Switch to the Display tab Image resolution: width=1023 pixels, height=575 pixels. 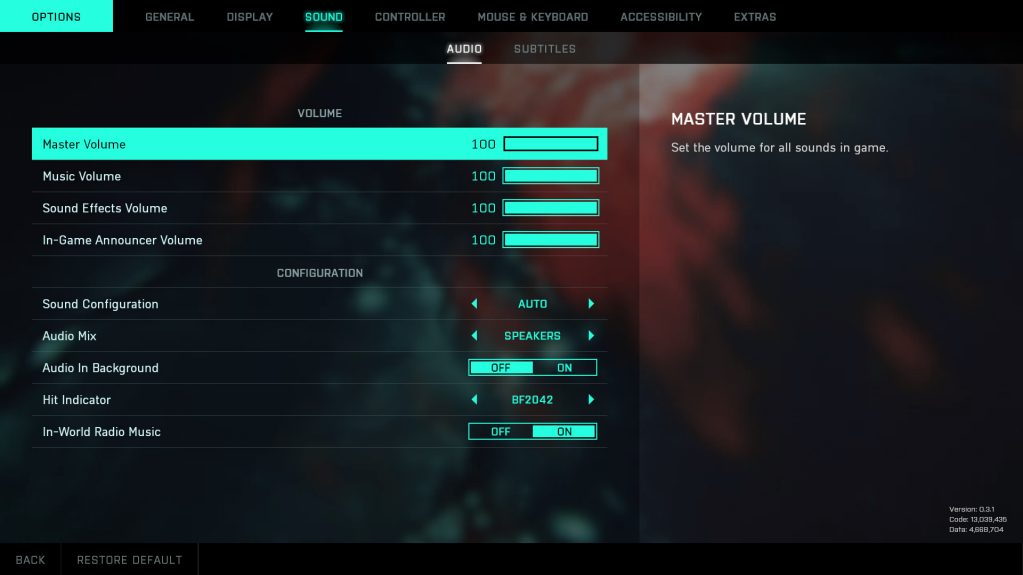(x=249, y=17)
